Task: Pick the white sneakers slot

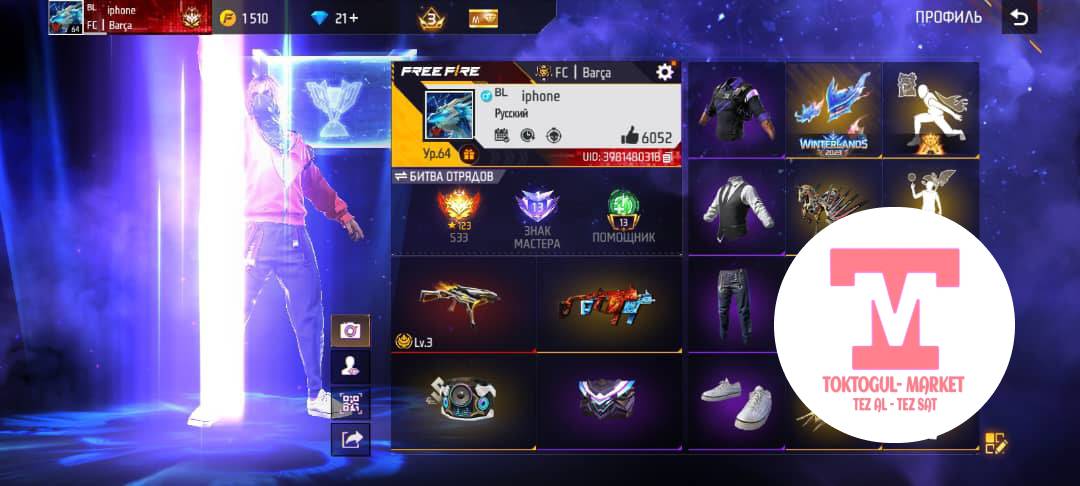Action: click(x=735, y=400)
